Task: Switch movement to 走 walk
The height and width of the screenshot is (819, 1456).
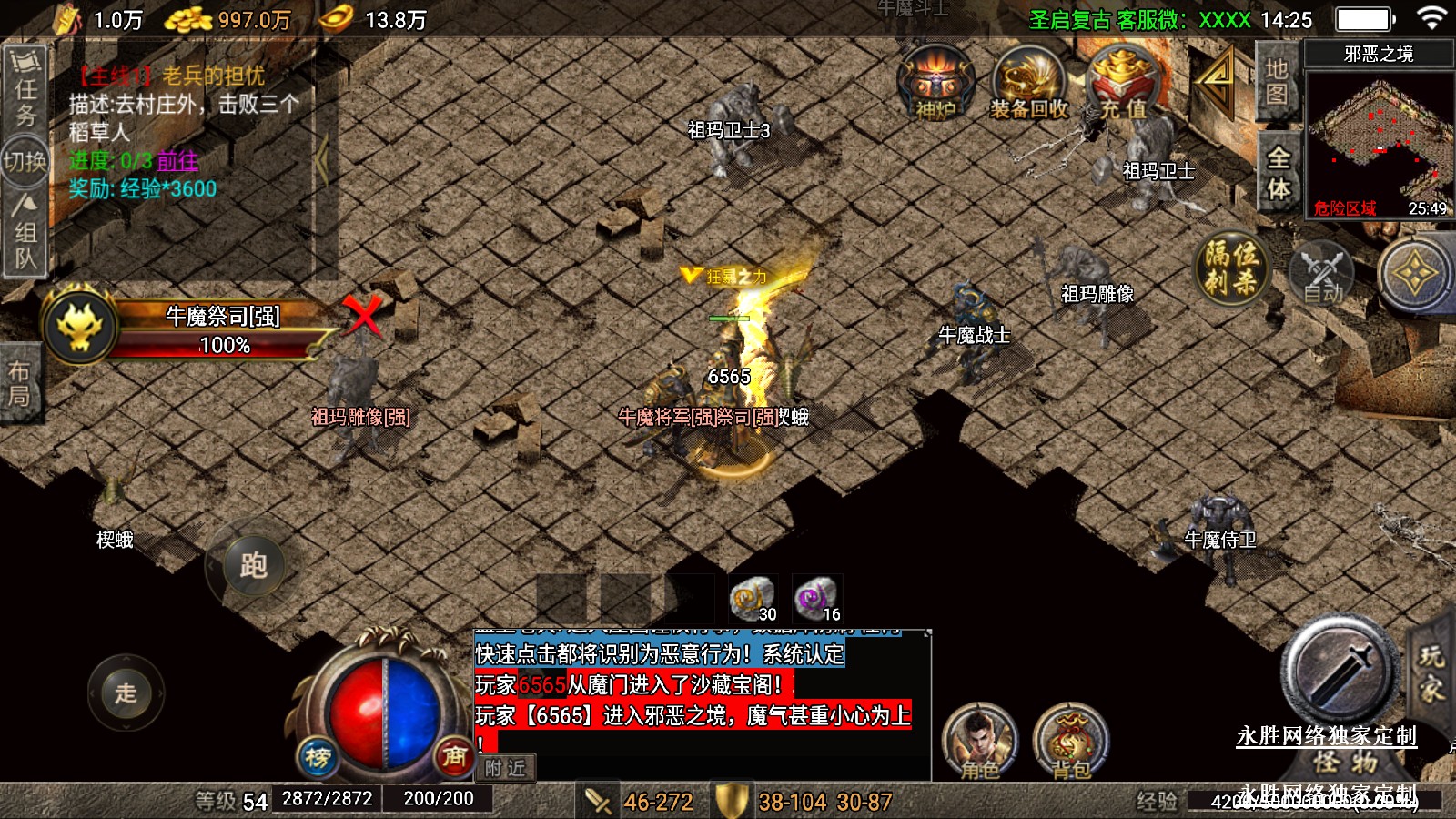Action: [126, 693]
